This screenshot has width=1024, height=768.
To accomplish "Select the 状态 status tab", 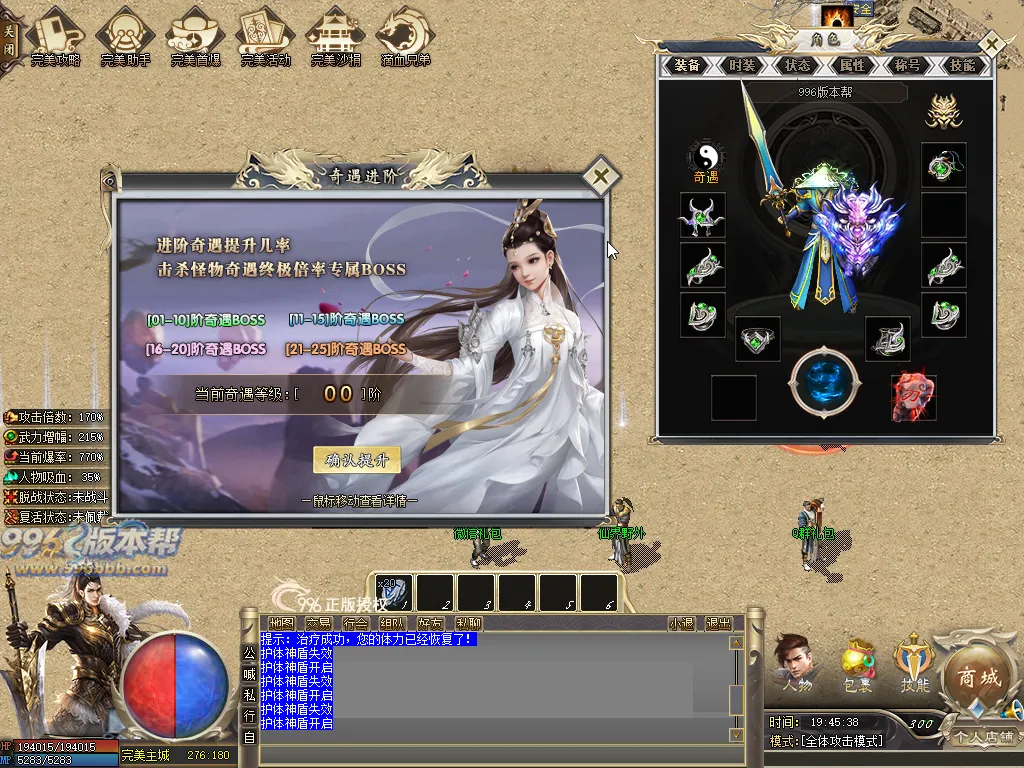I will (x=797, y=65).
